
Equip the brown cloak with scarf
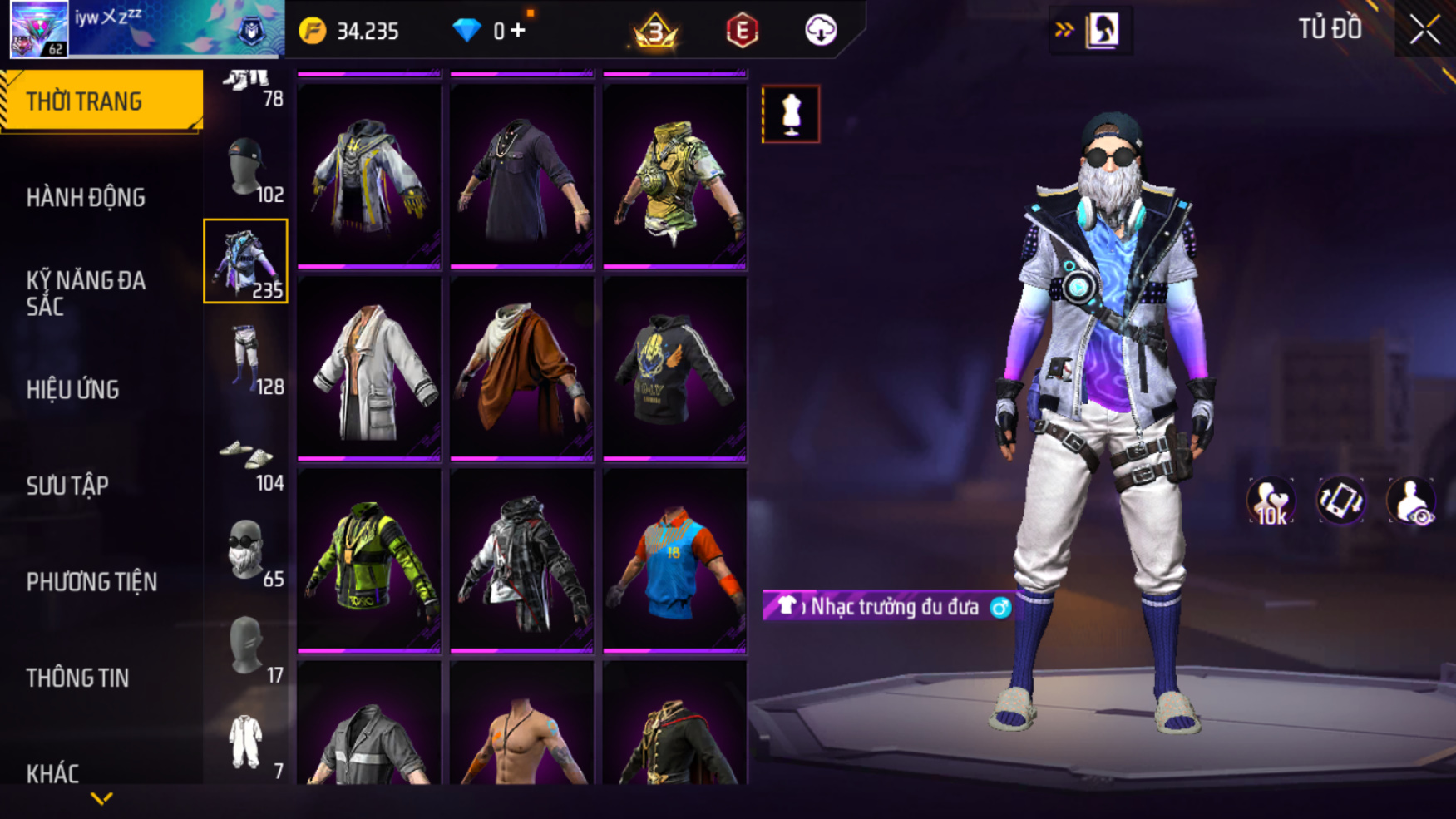(x=522, y=368)
